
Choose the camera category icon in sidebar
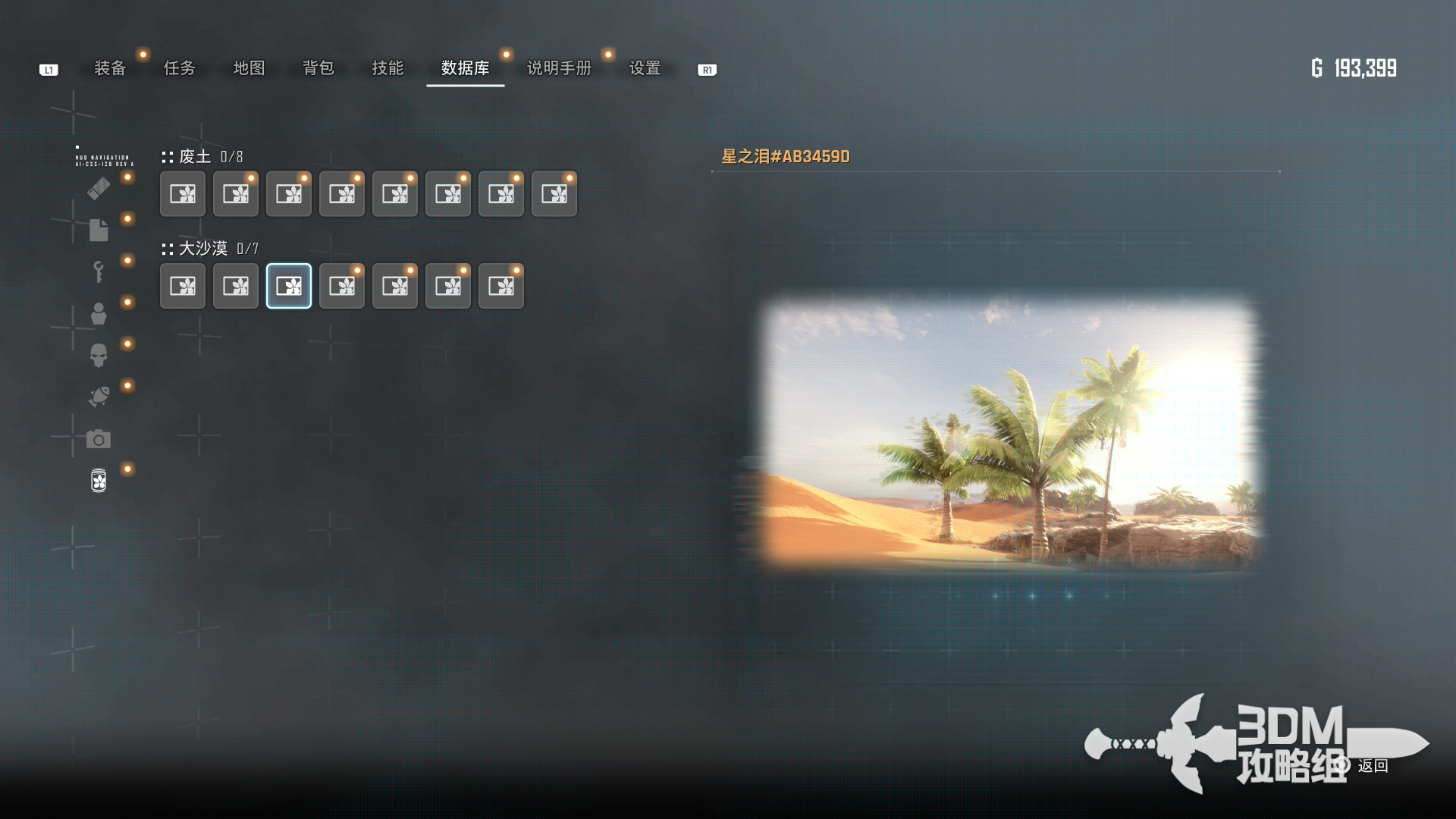(x=99, y=439)
